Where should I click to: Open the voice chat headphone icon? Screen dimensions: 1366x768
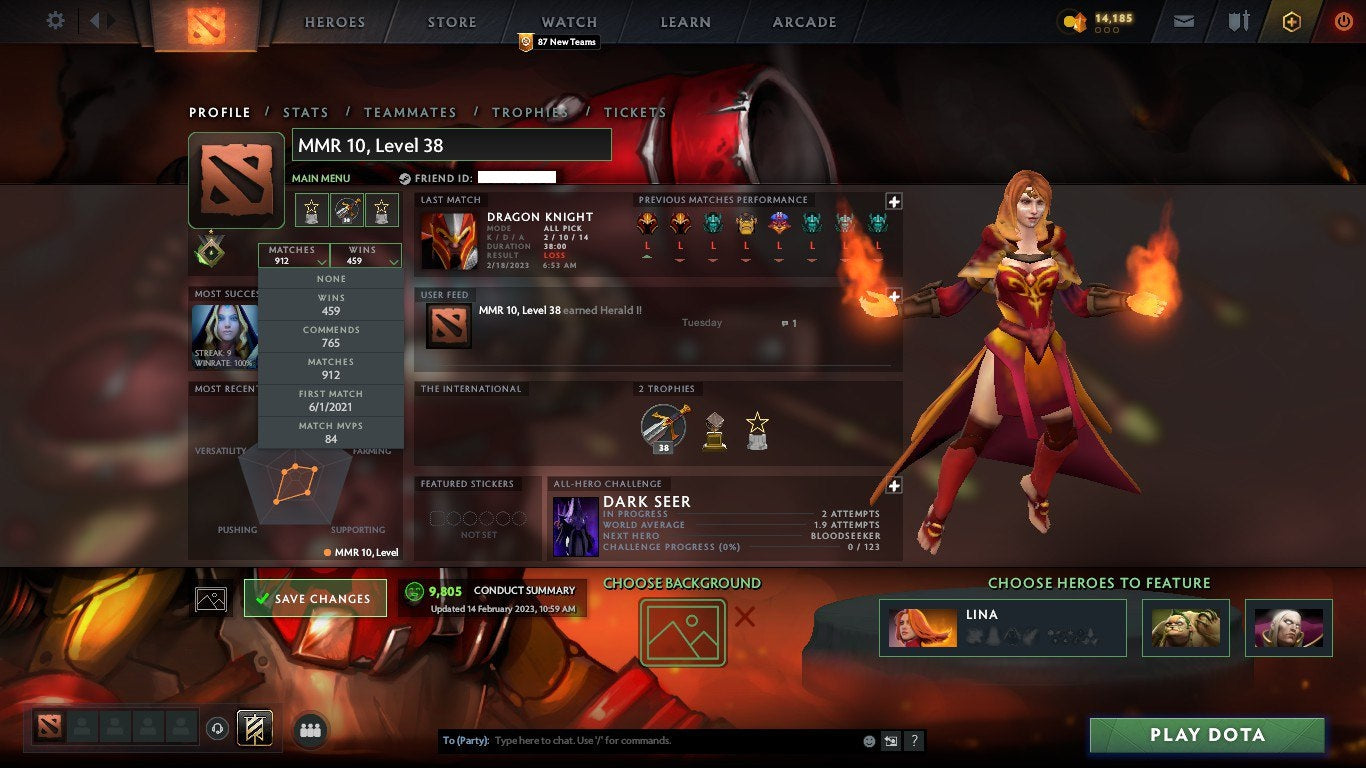[x=218, y=729]
